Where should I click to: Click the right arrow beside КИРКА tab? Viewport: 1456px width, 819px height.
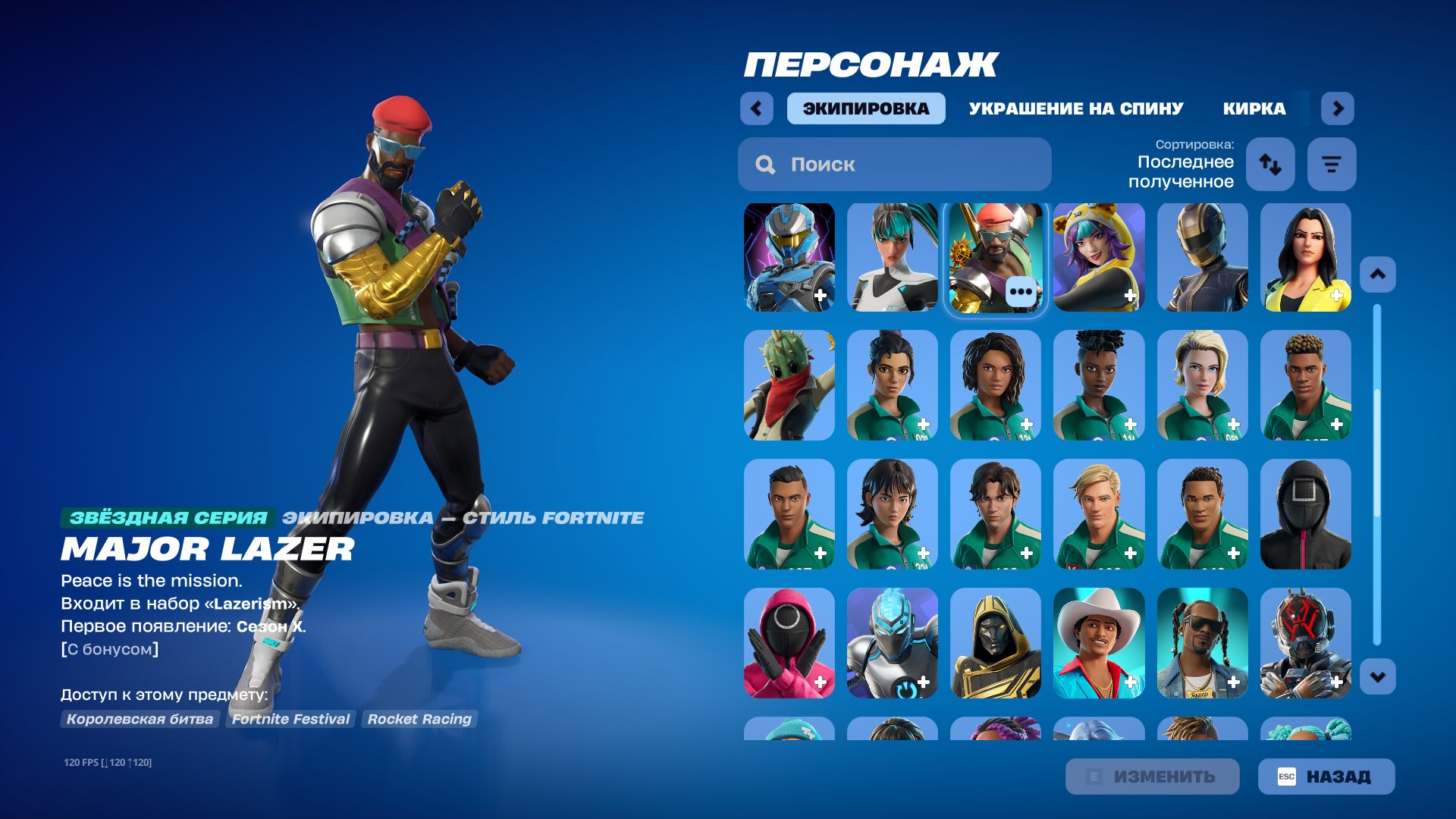coord(1338,108)
